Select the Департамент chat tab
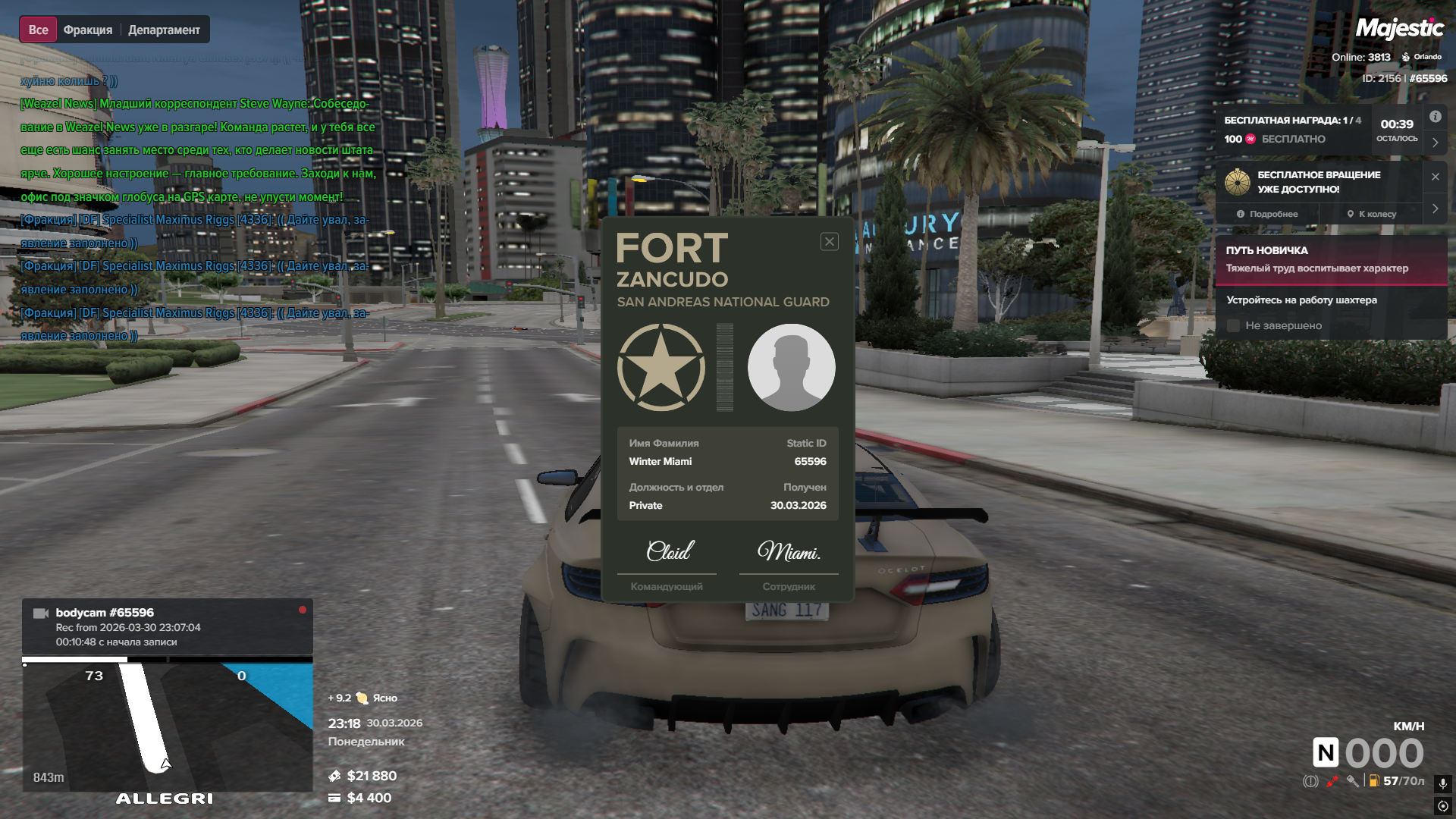 tap(164, 30)
